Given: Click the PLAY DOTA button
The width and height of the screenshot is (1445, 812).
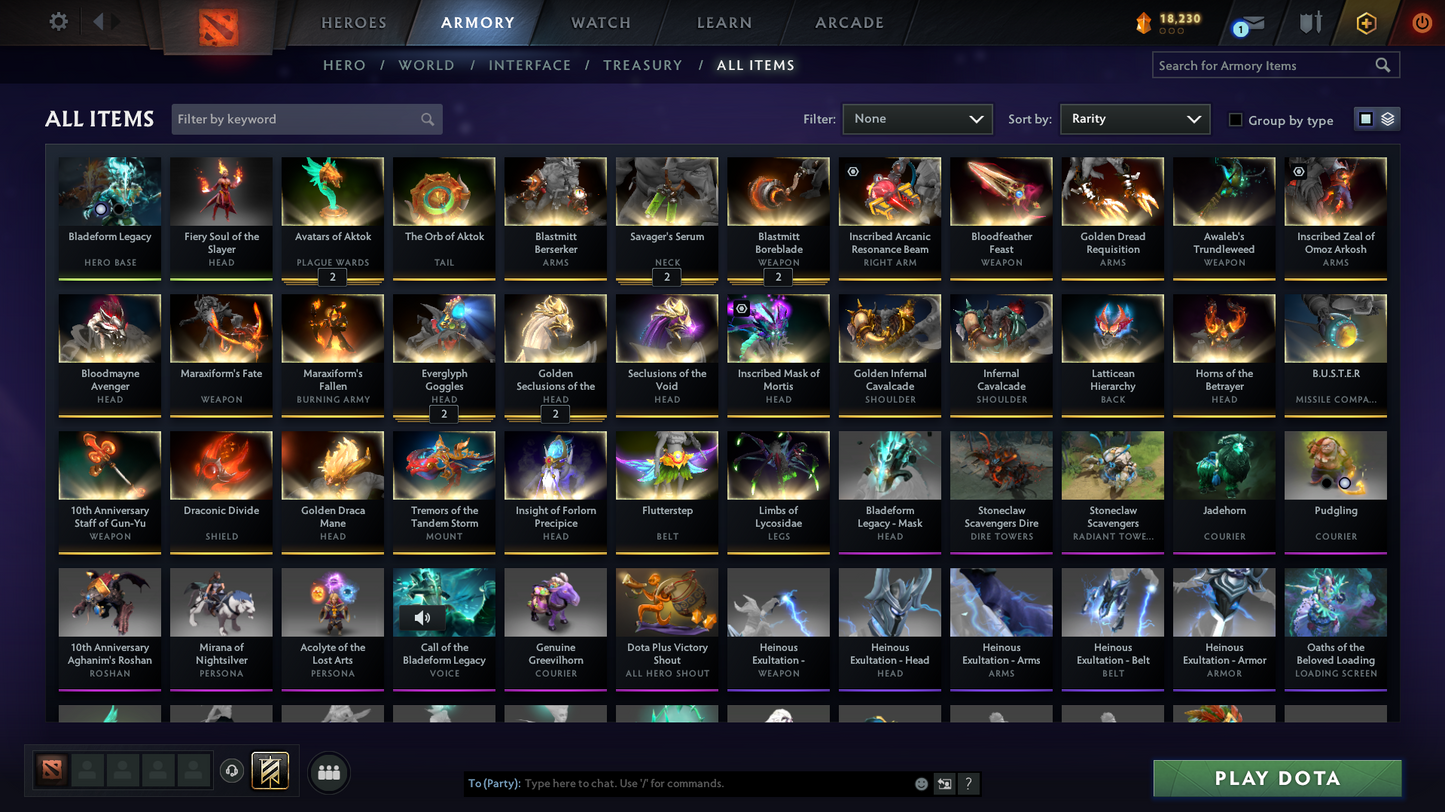Looking at the screenshot, I should pyautogui.click(x=1277, y=777).
